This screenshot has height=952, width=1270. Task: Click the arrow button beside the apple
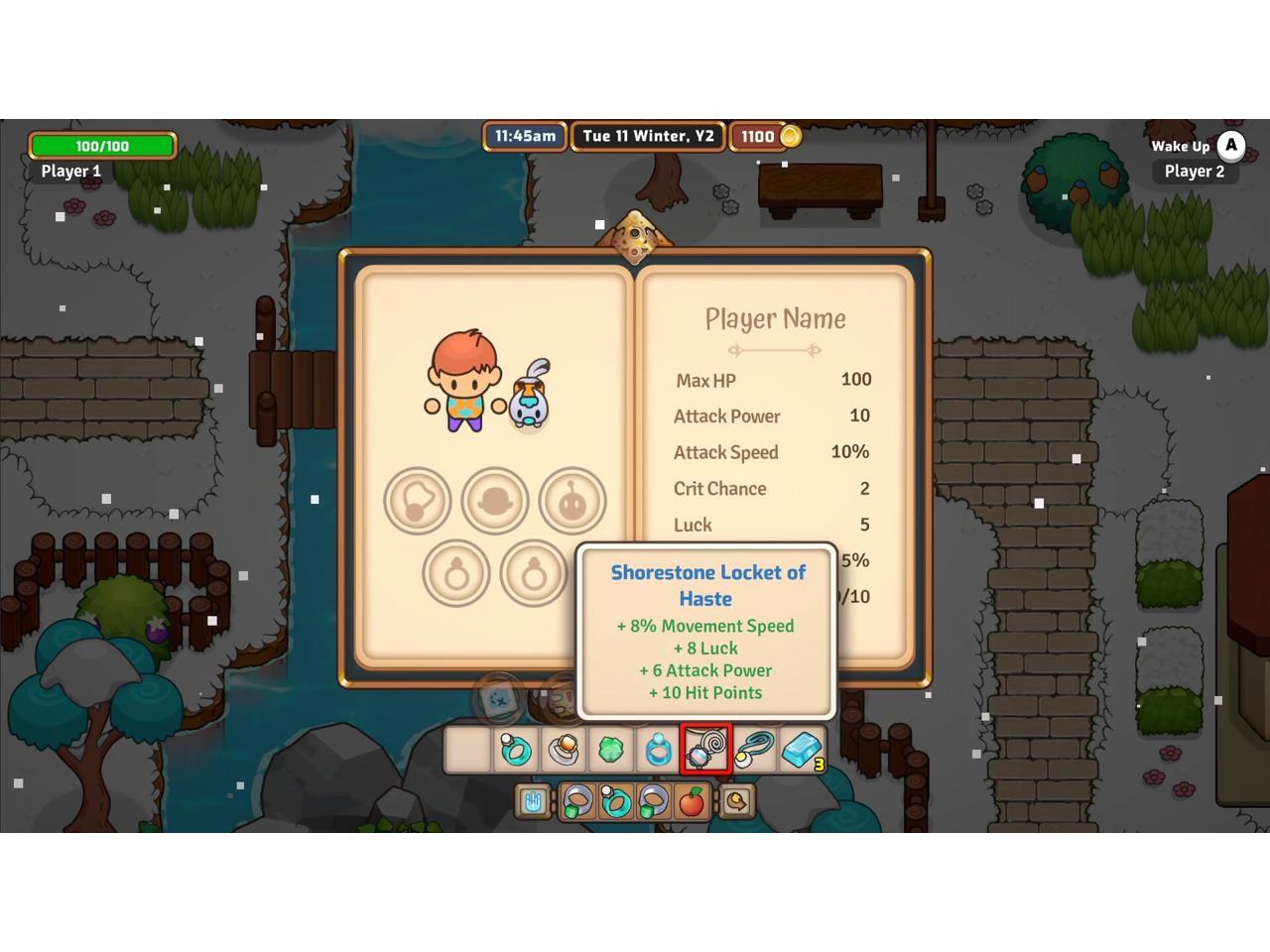[x=737, y=801]
